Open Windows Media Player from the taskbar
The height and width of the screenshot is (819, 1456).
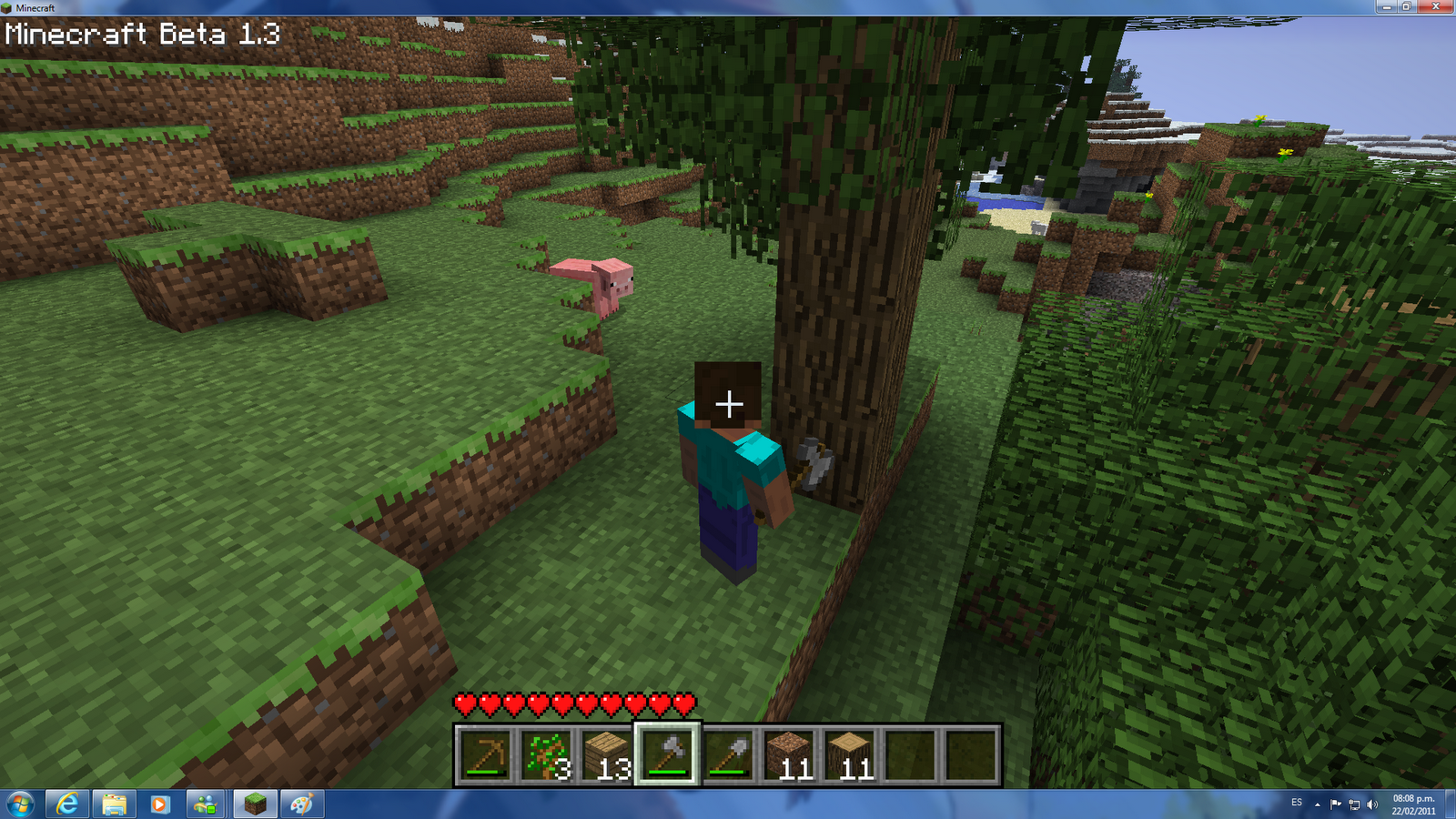pos(160,804)
